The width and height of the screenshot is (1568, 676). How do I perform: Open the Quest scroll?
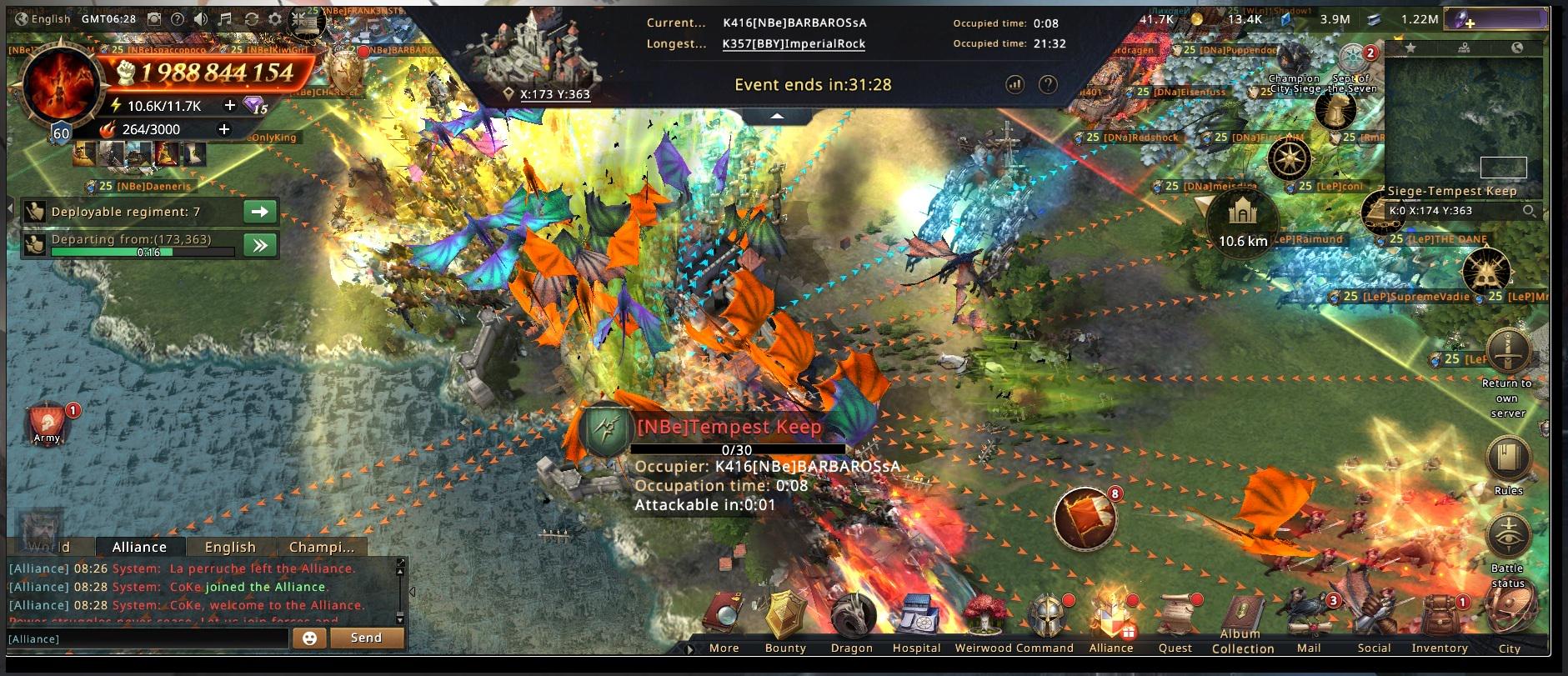[x=1175, y=619]
